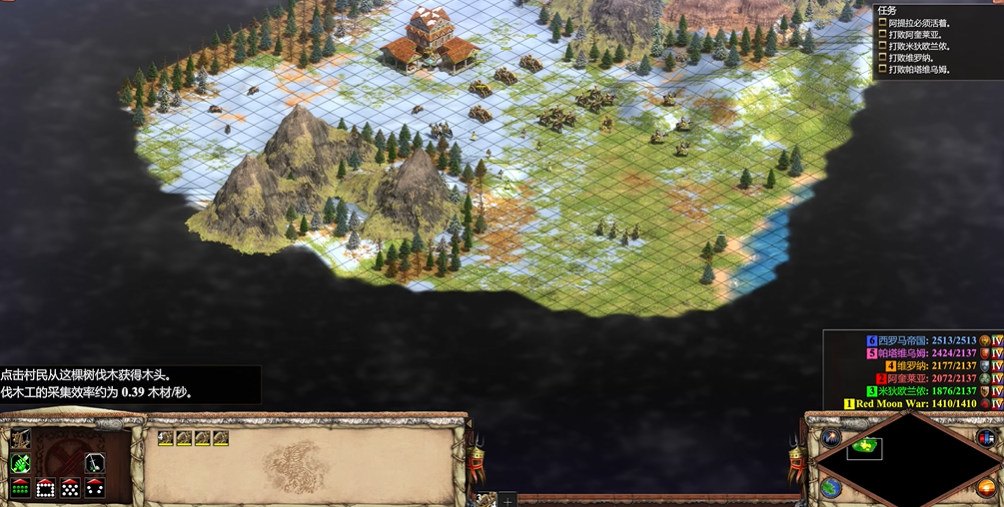Viewport: 1004px width, 507px height.
Task: Click the orange sunset minimap button
Action: (x=986, y=488)
